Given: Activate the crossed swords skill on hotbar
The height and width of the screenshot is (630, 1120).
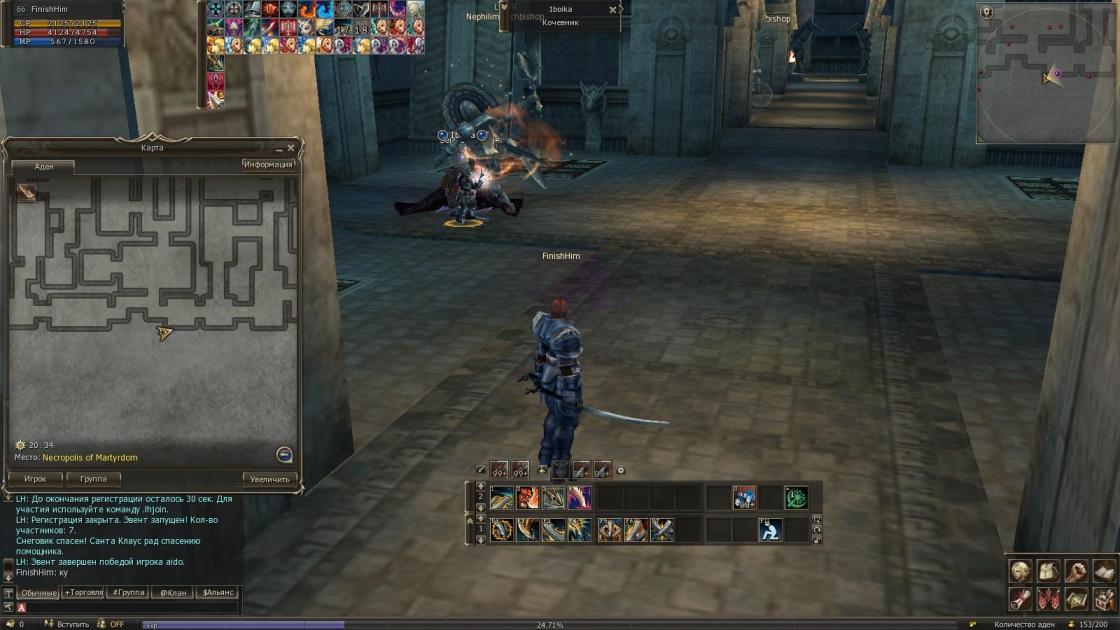Looking at the screenshot, I should click(x=662, y=530).
